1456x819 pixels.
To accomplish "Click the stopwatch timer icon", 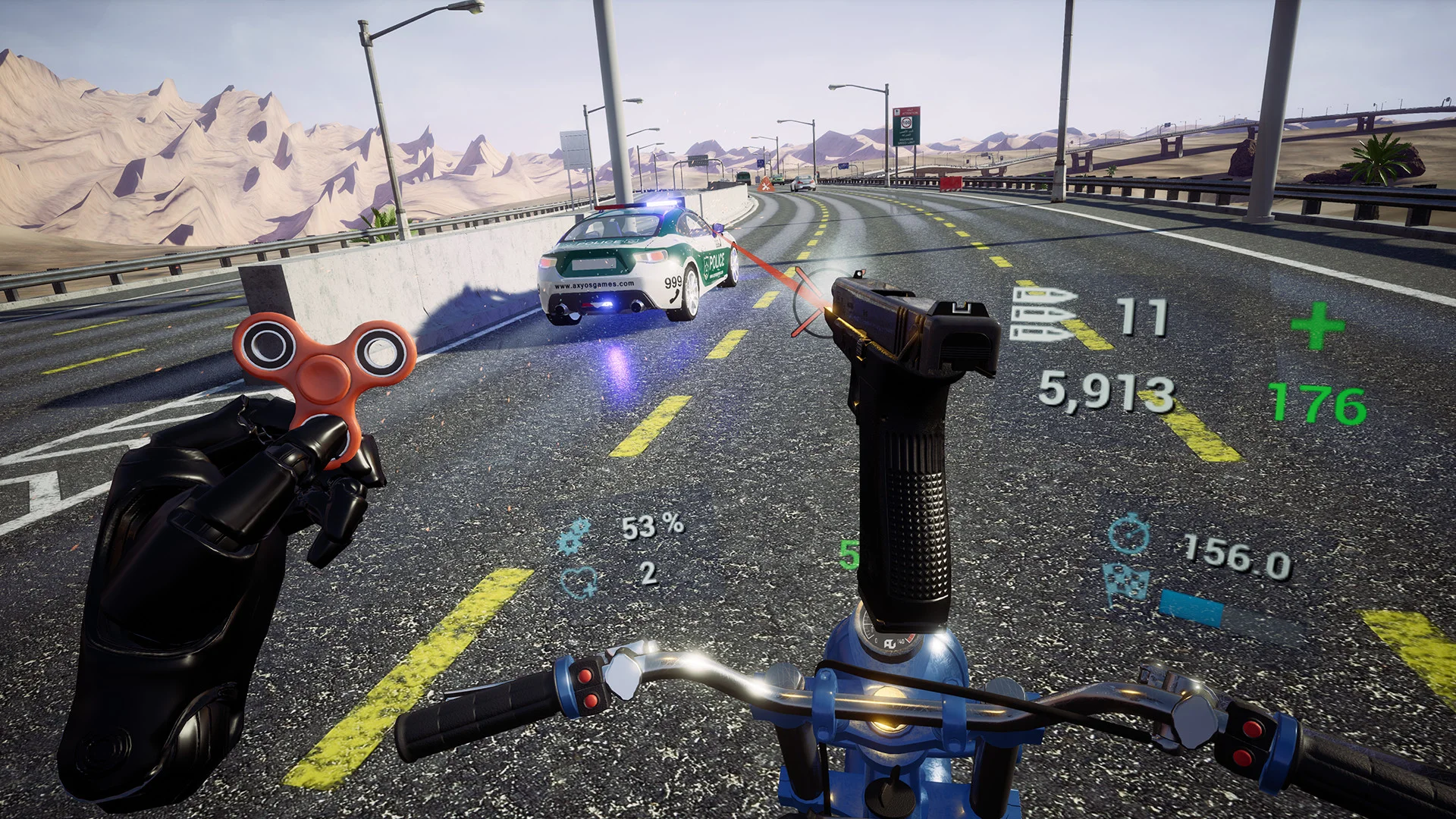I will (1128, 535).
